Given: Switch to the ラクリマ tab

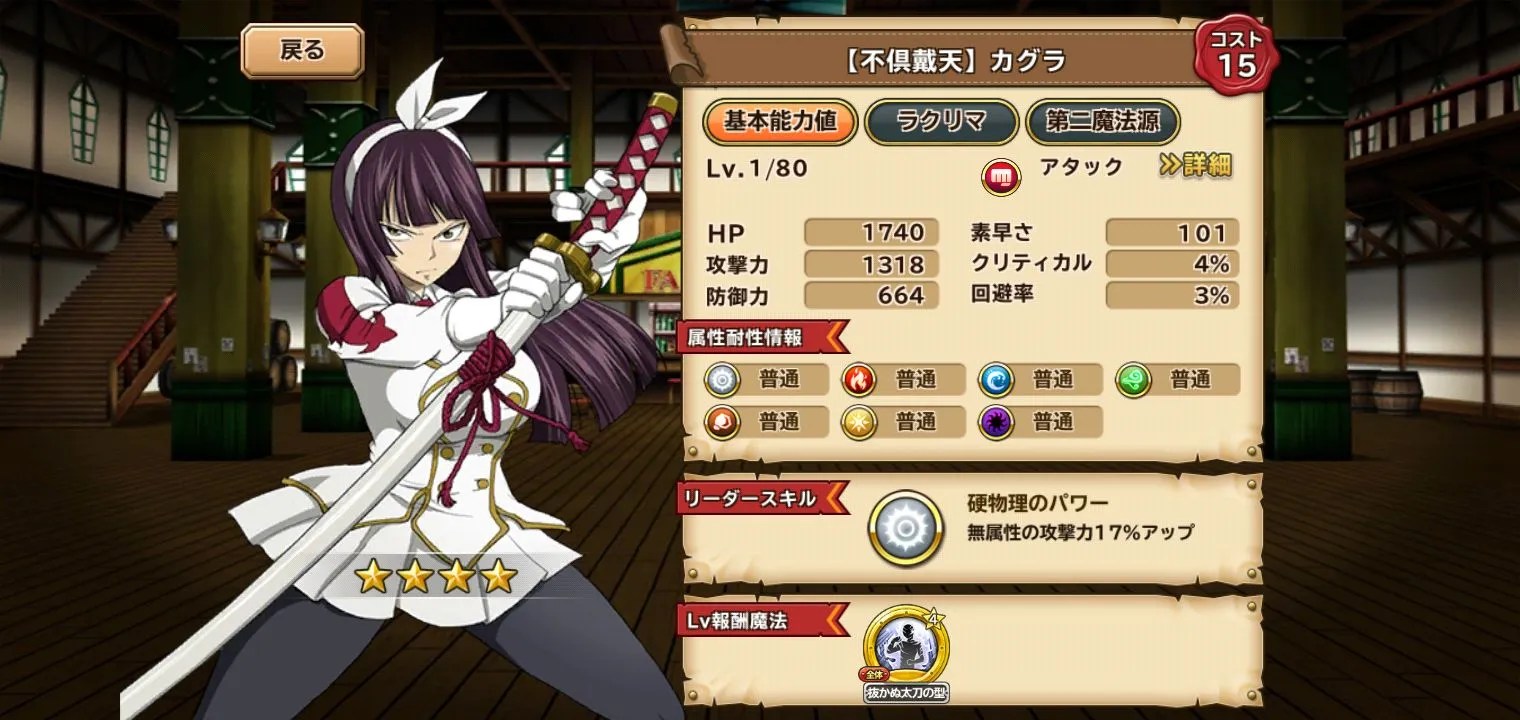Looking at the screenshot, I should pos(941,122).
